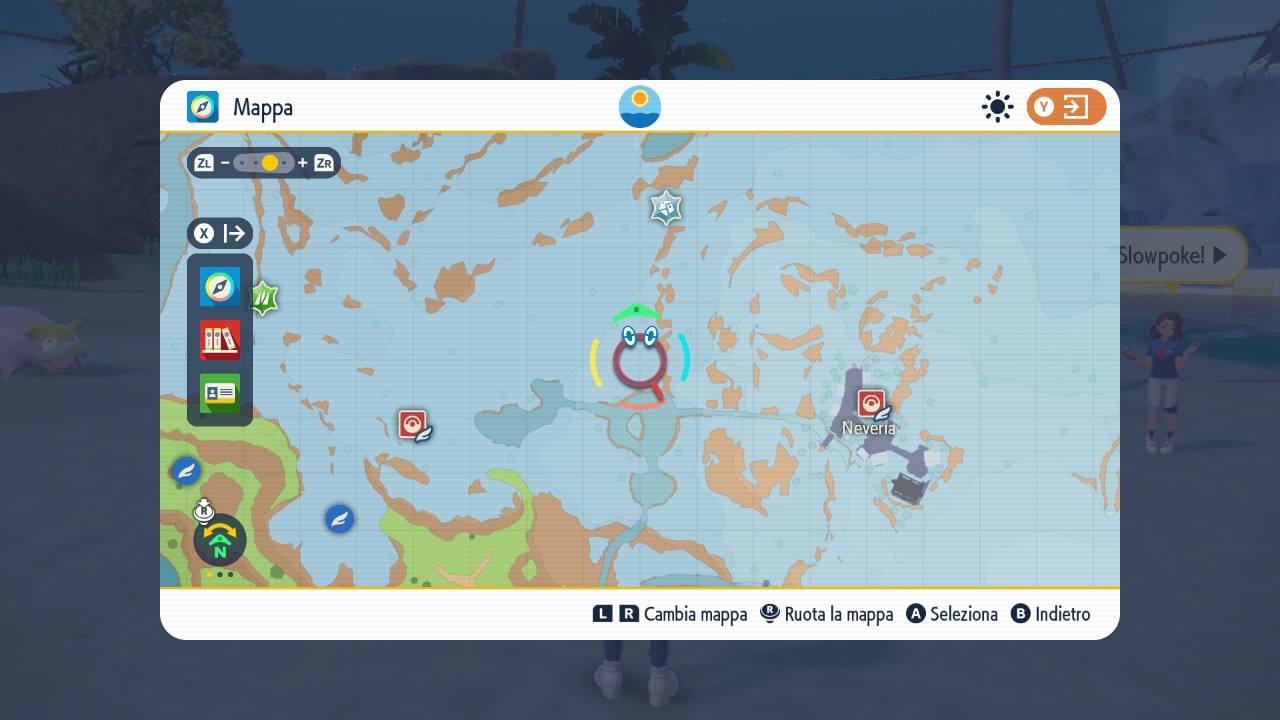Click the ZR plus zoom-in control
Image resolution: width=1280 pixels, height=720 pixels.
tap(322, 162)
